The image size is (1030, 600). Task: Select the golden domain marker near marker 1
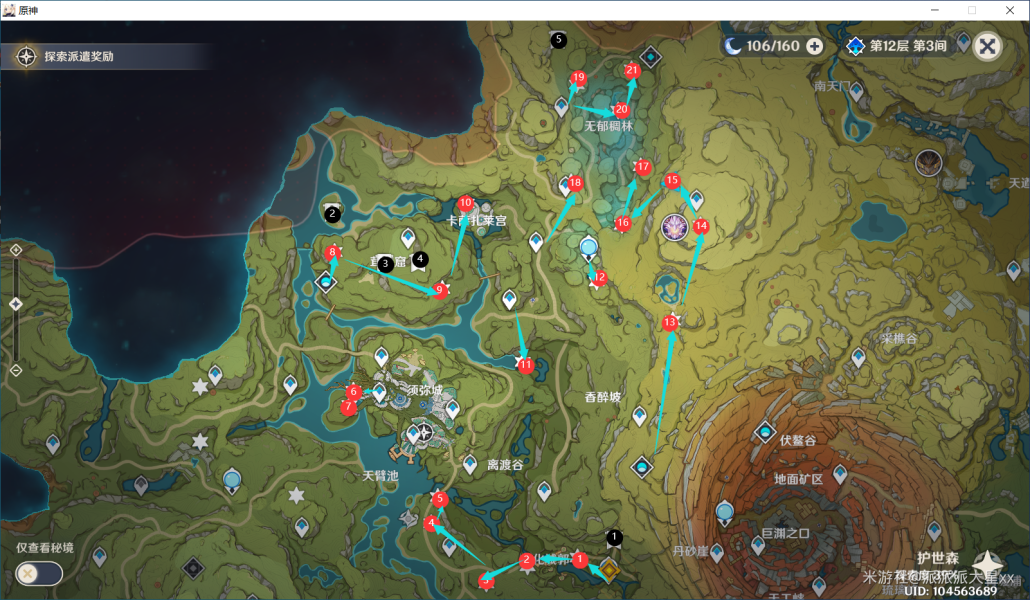pyautogui.click(x=607, y=571)
